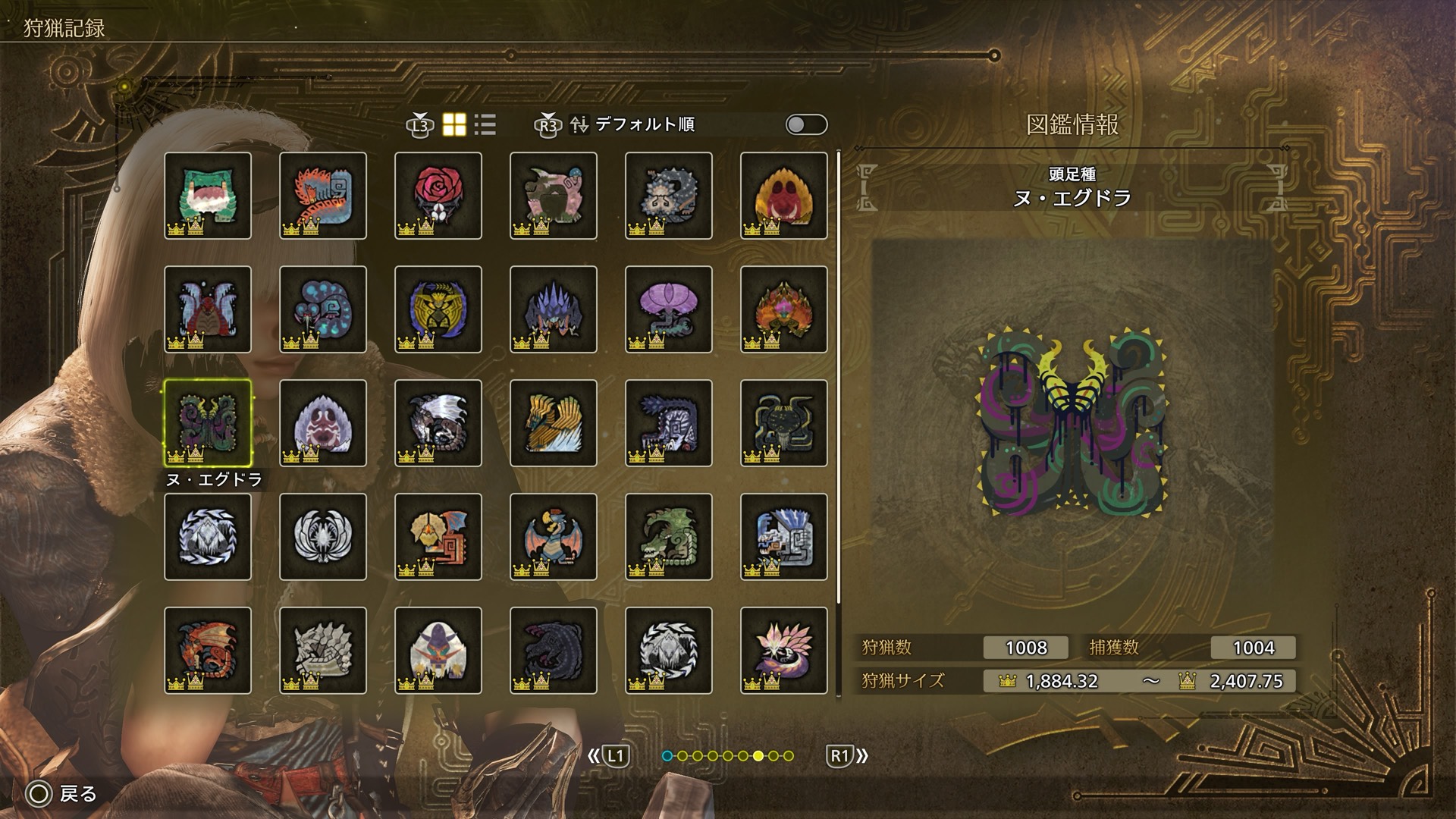Jump to the first page dot
1456x819 pixels.
(x=667, y=756)
